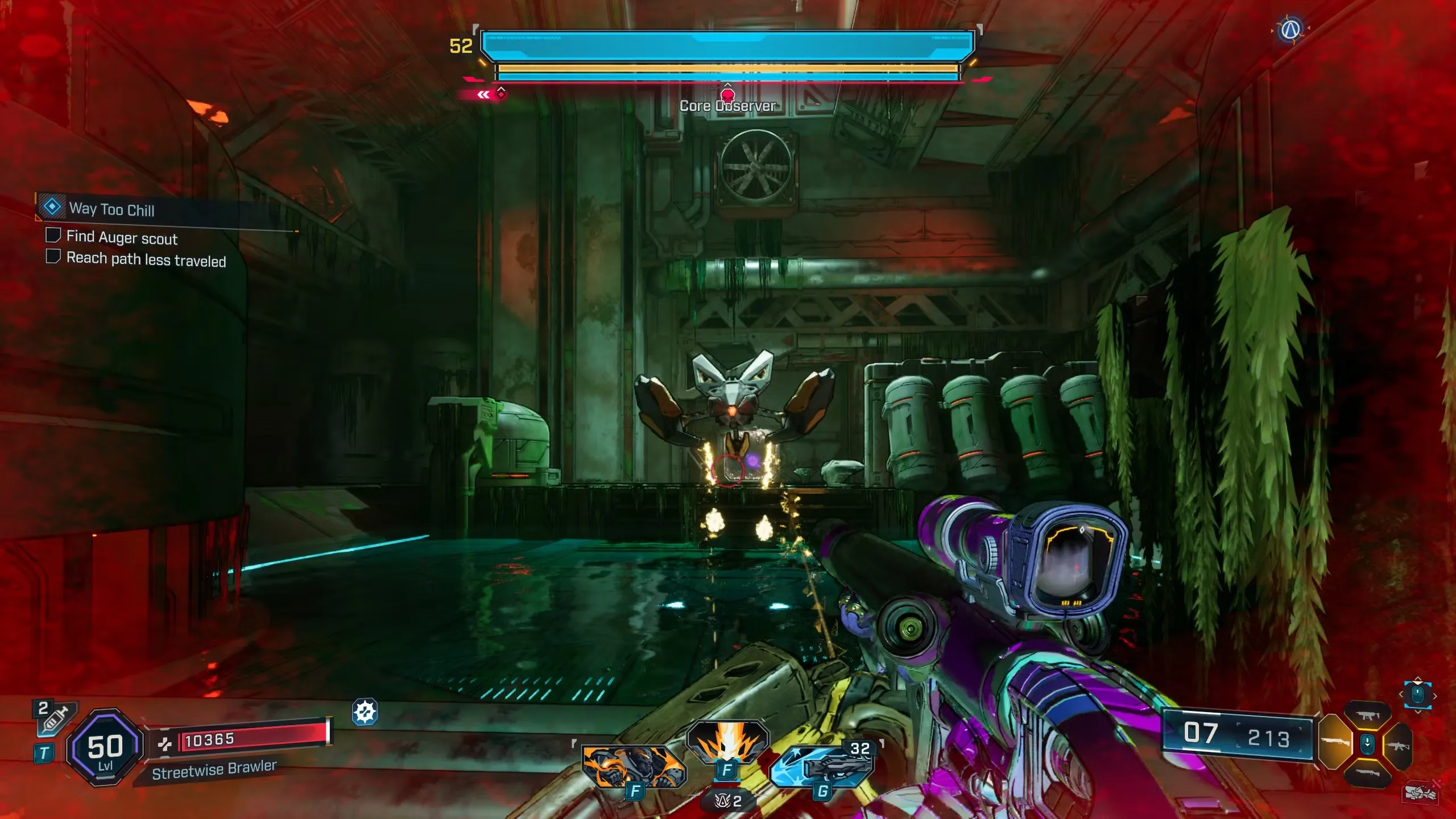1456x819 pixels.
Task: Summon the vehicle via the crossed-out icon
Action: point(1421,792)
